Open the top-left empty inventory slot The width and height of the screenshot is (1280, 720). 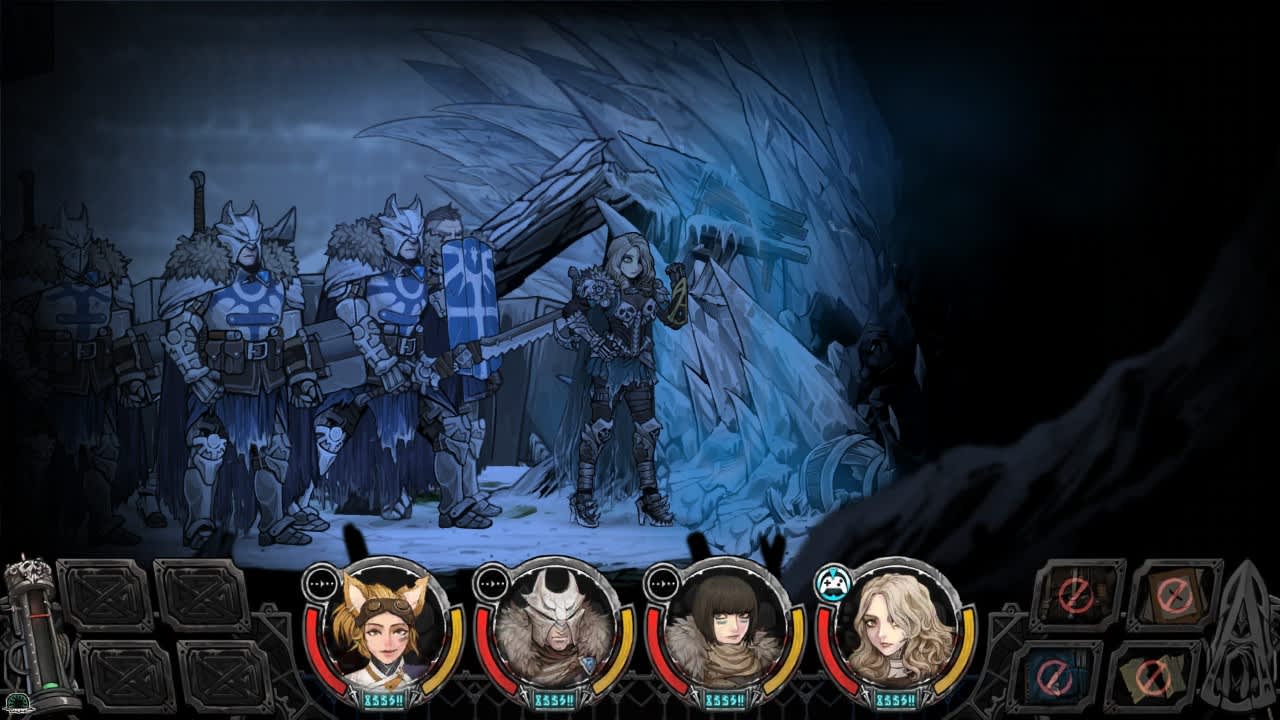click(105, 596)
